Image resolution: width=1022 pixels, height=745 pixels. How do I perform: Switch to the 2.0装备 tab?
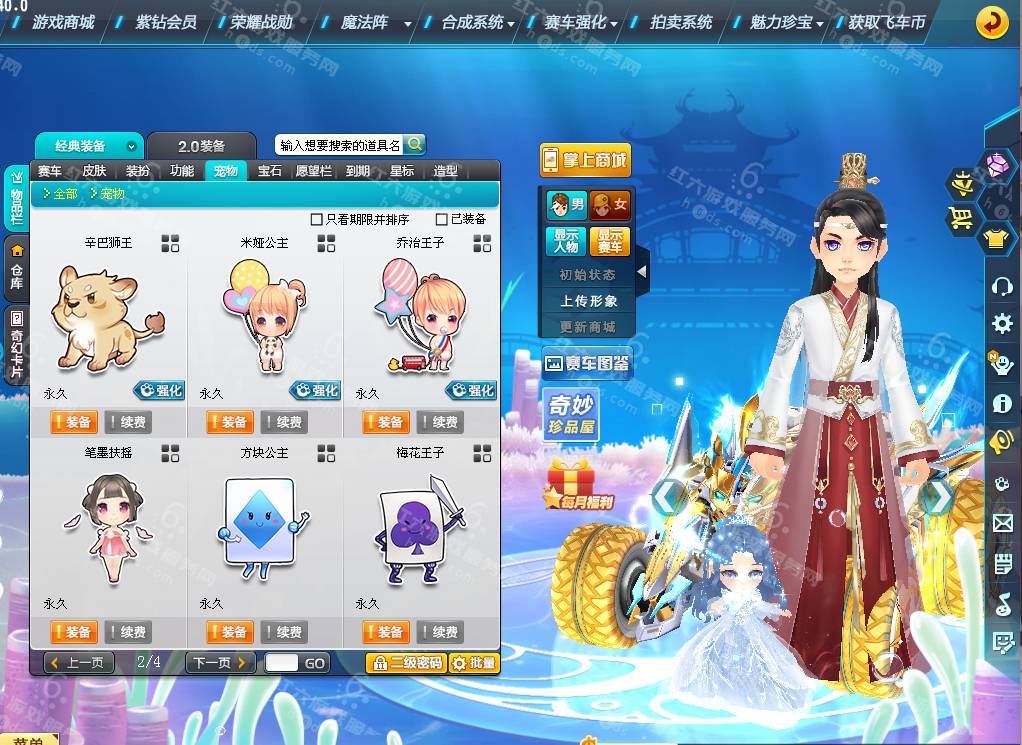[x=201, y=146]
